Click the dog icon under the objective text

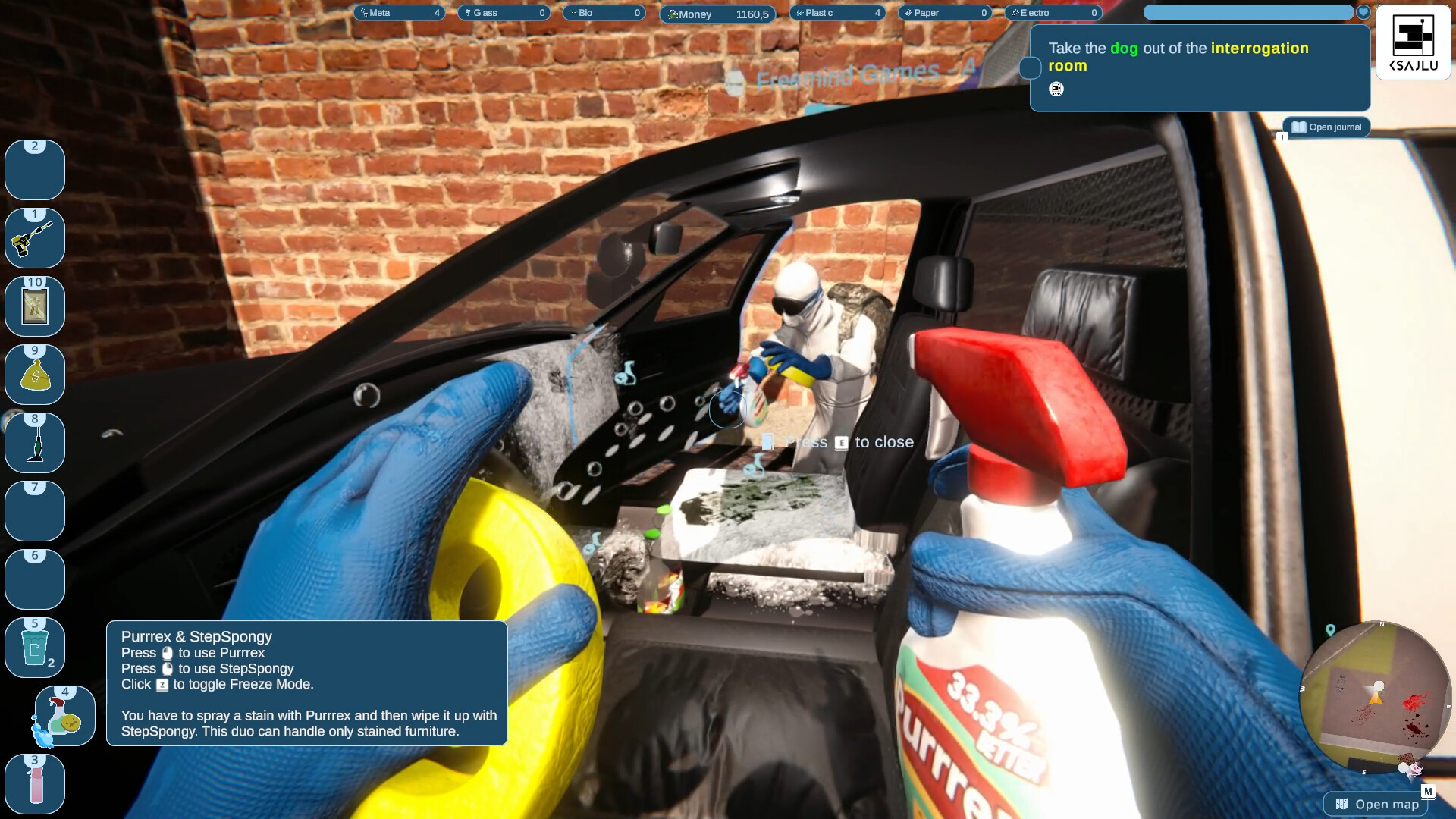click(1054, 89)
